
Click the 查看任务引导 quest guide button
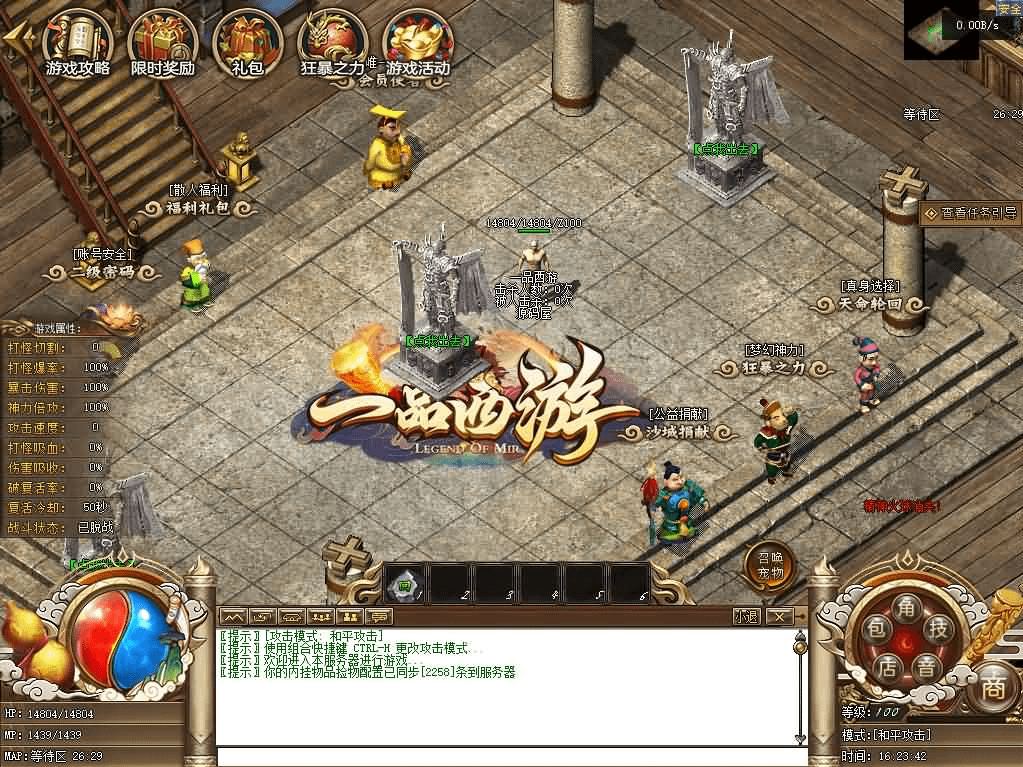pos(970,213)
